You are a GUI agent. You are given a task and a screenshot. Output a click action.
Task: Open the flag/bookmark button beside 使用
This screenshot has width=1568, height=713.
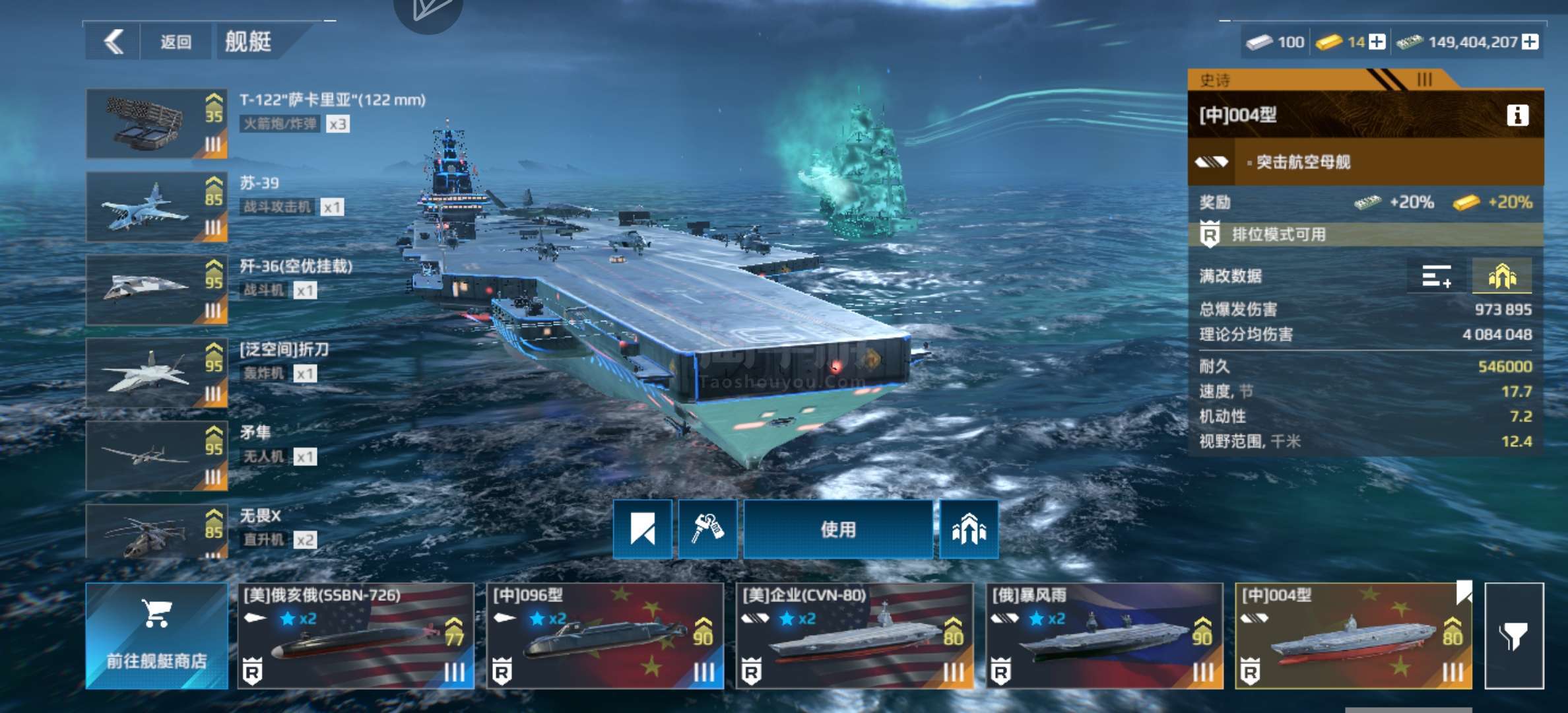[643, 529]
